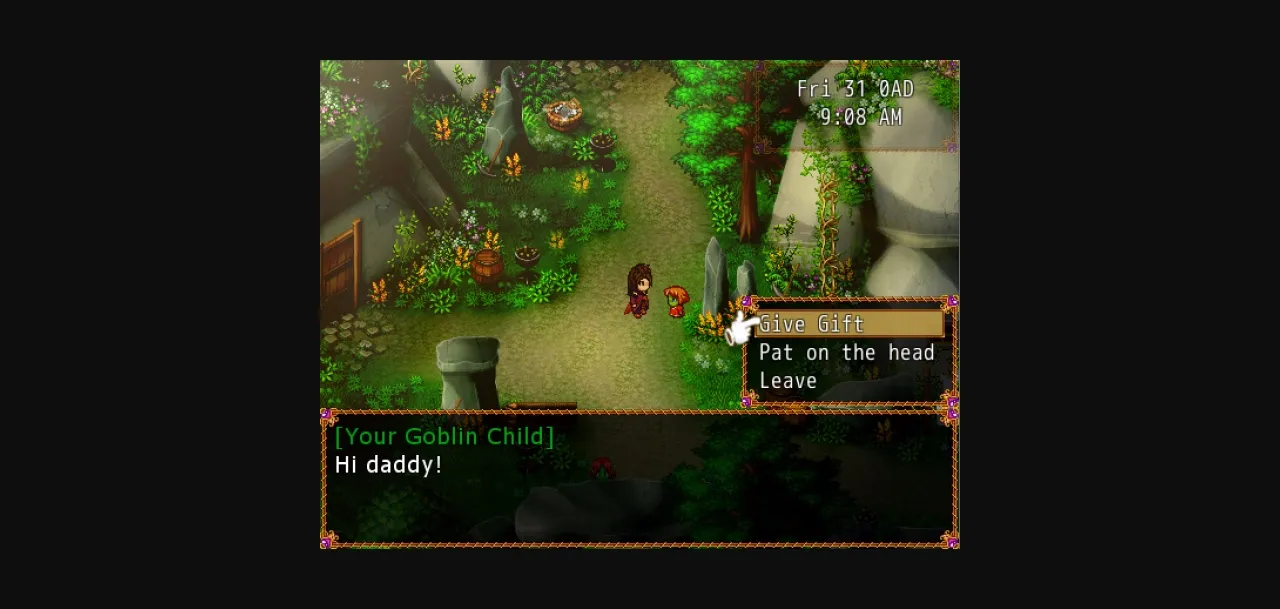Pick Leave to end the conversation
Image resolution: width=1280 pixels, height=609 pixels.
point(788,381)
